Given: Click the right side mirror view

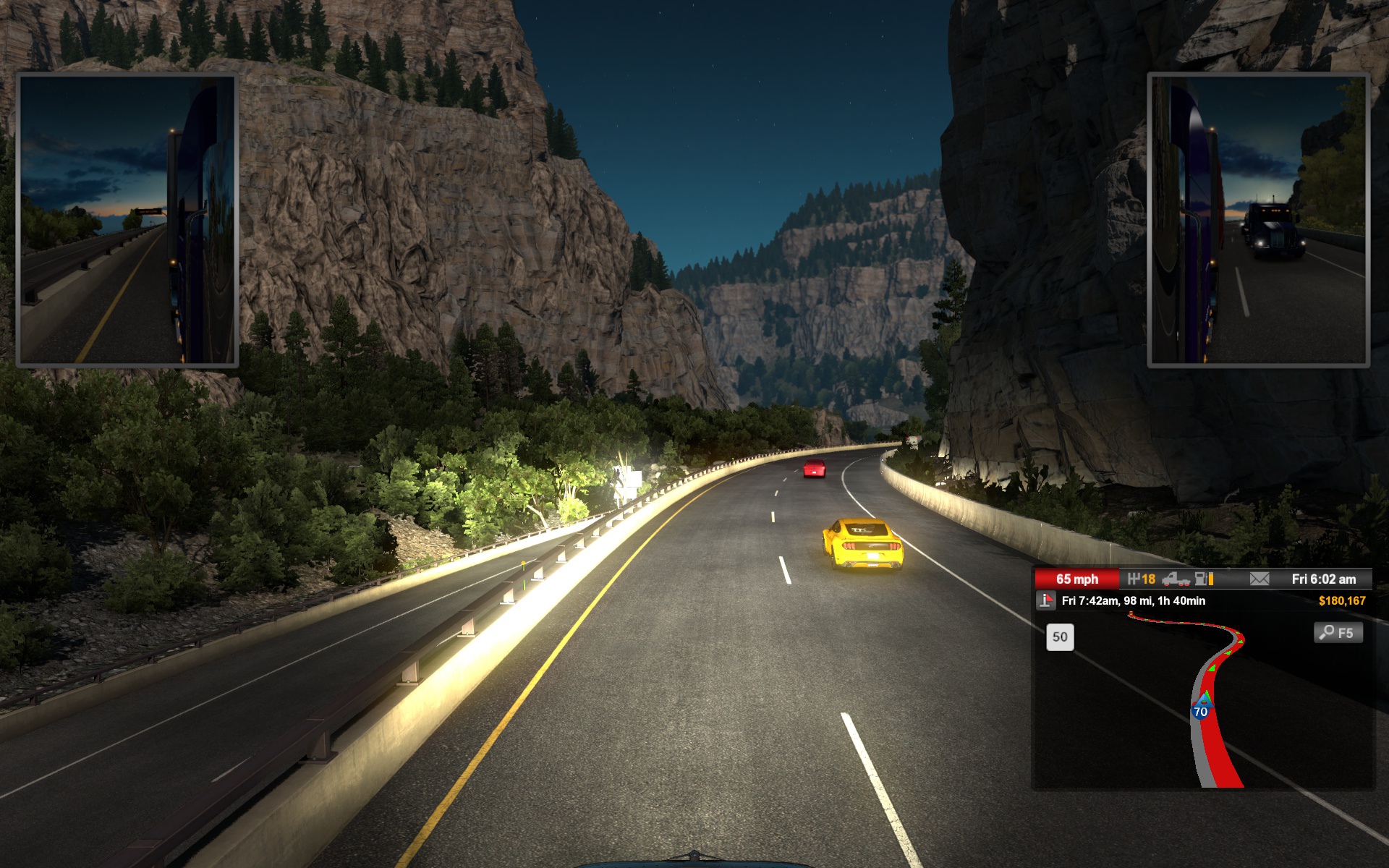Looking at the screenshot, I should (x=1258, y=220).
